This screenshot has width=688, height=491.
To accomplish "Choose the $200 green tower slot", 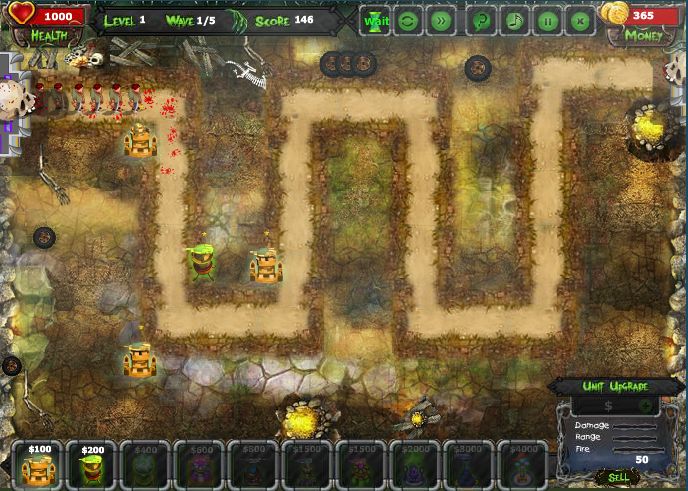I will pyautogui.click(x=92, y=465).
